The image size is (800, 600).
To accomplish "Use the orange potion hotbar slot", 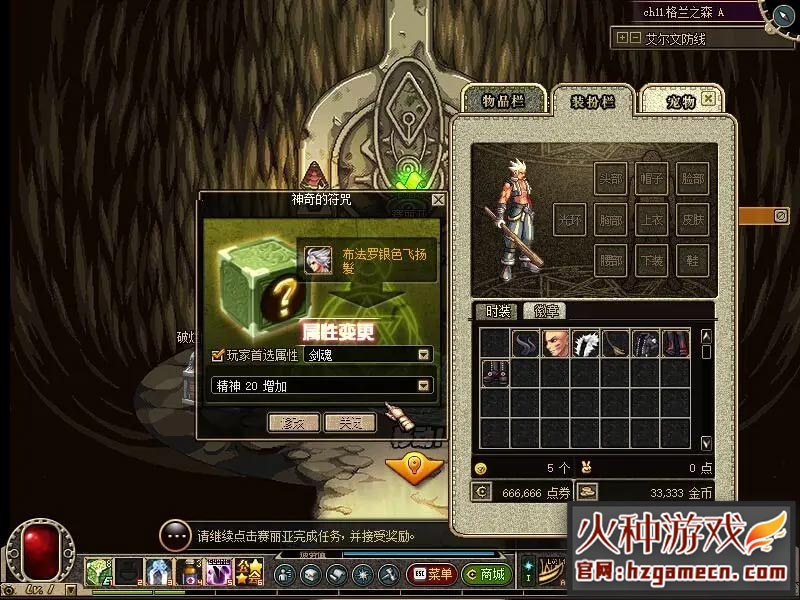I will [x=188, y=573].
